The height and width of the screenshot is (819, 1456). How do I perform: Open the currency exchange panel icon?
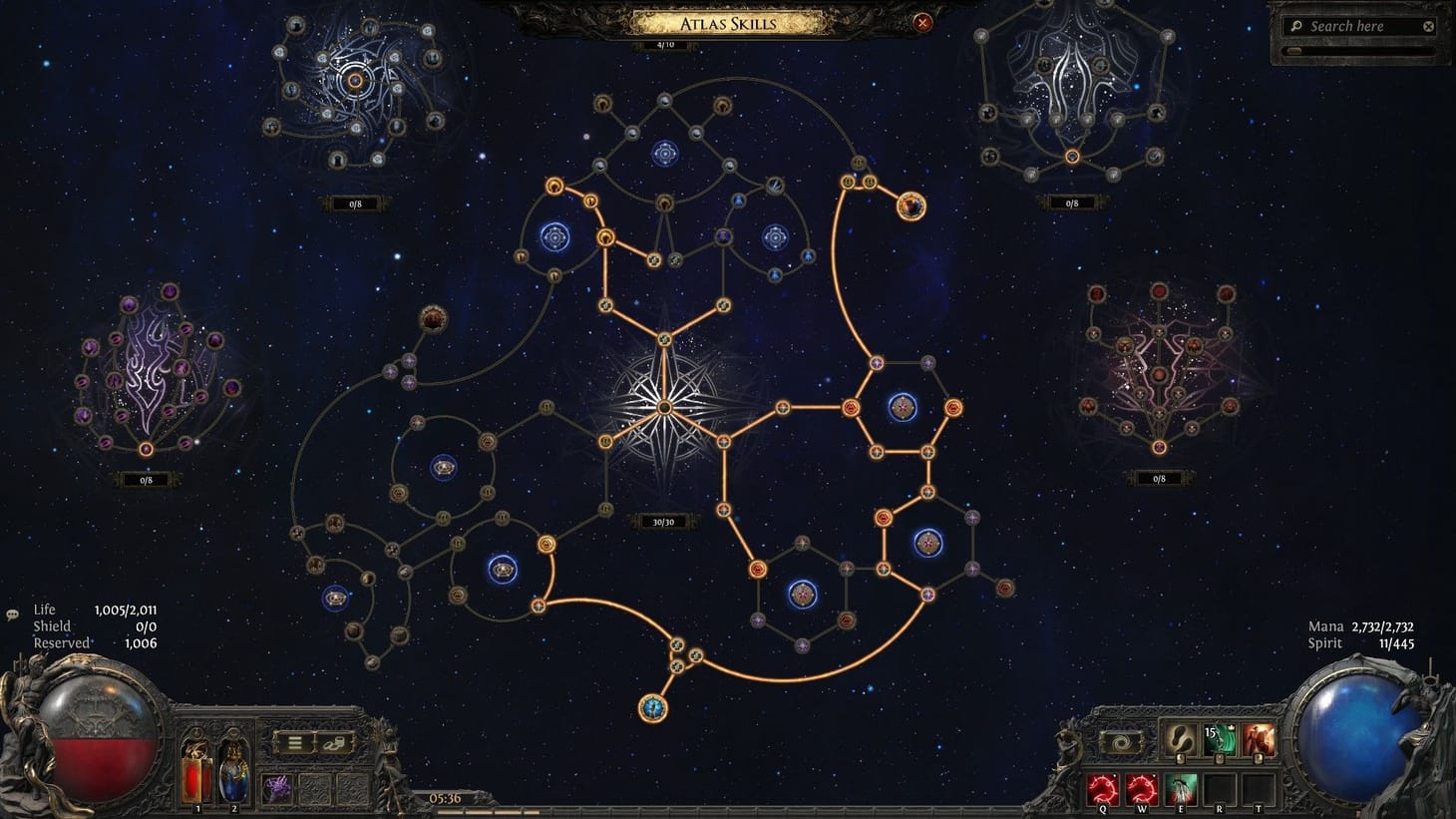(x=334, y=743)
